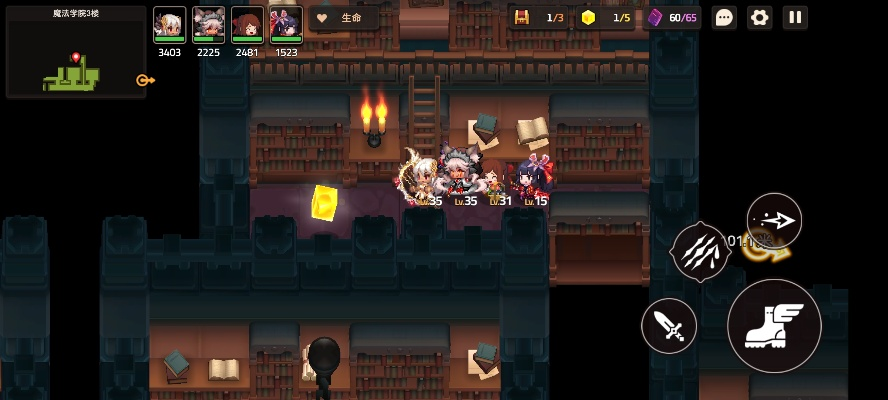Open the chat speech bubble

[724, 17]
